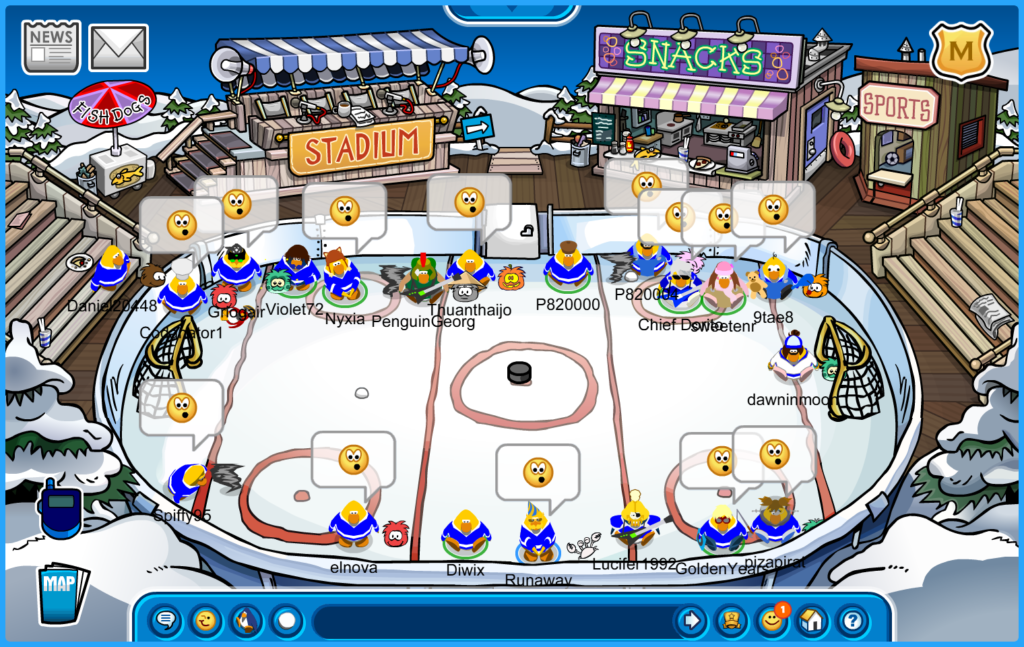Open the penguin actions menu
This screenshot has width=1024, height=647.
click(246, 621)
